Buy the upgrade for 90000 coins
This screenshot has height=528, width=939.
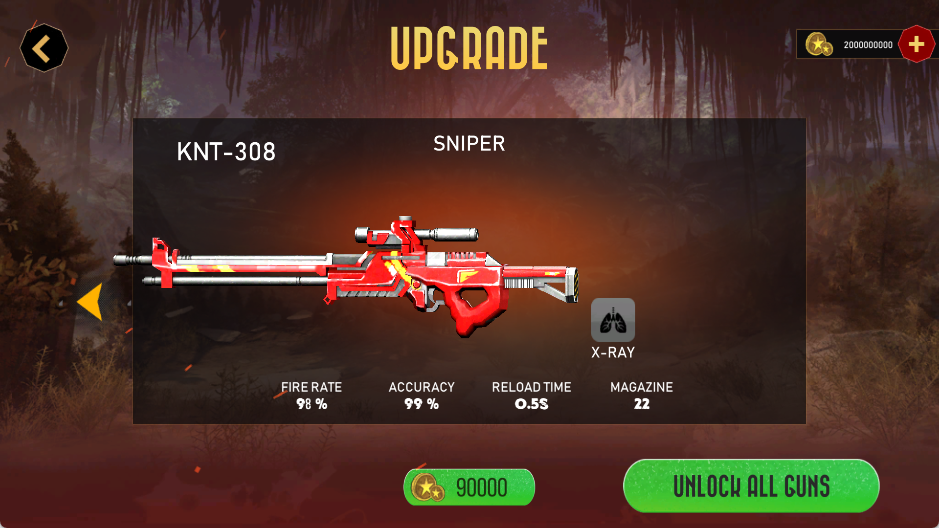click(x=469, y=487)
